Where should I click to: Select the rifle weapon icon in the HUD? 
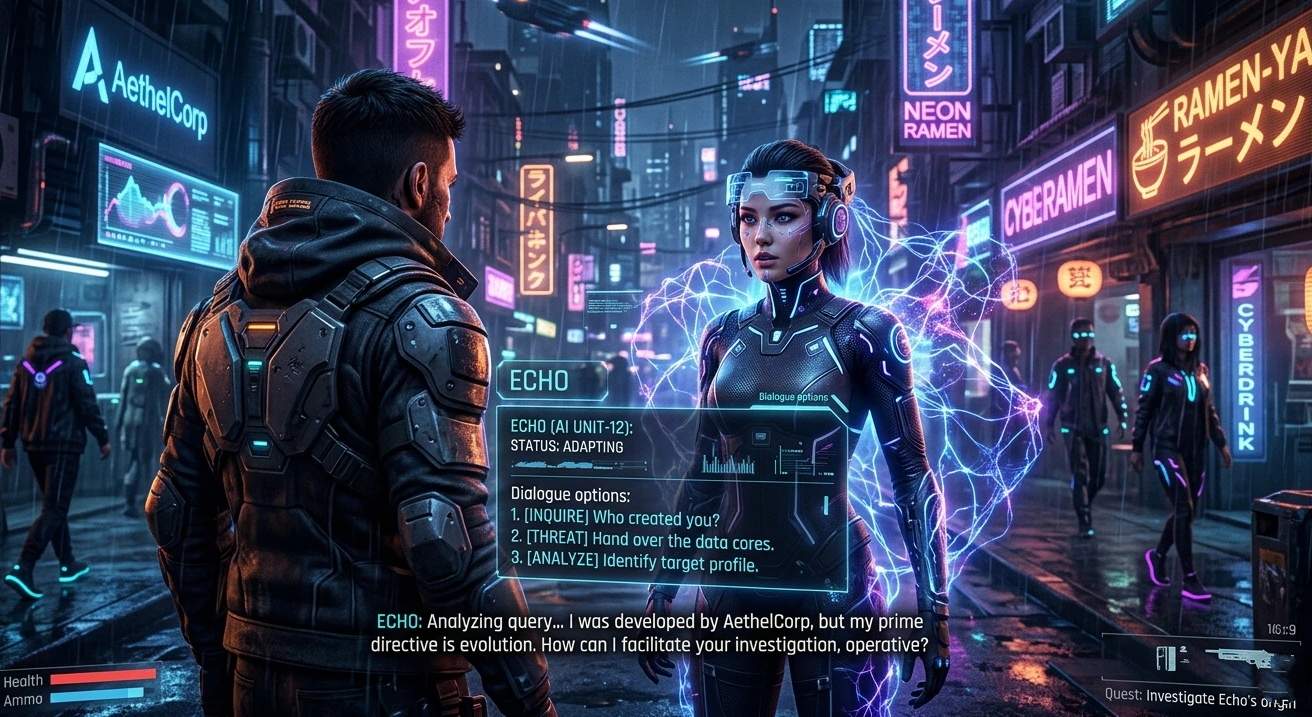click(1246, 656)
